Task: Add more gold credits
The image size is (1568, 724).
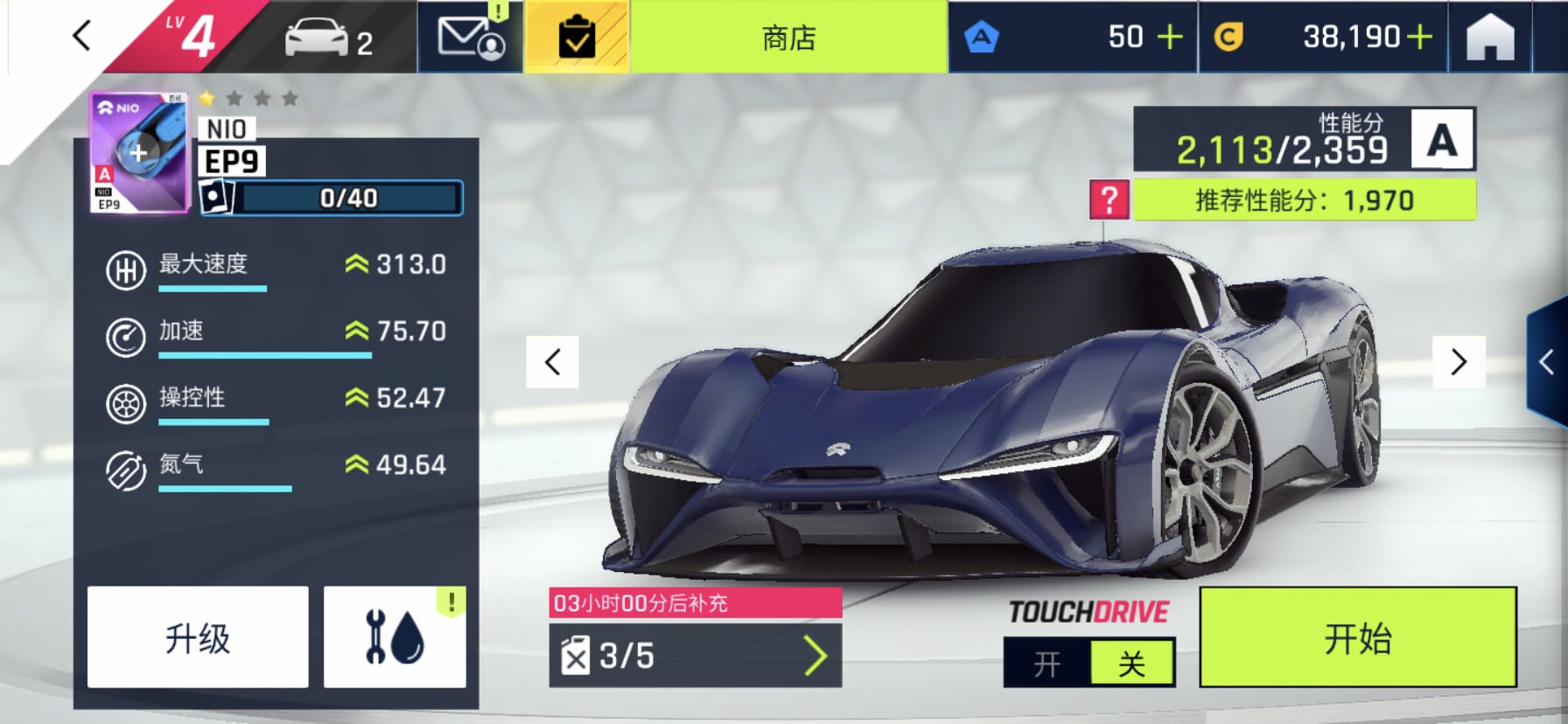Action: click(x=1419, y=37)
